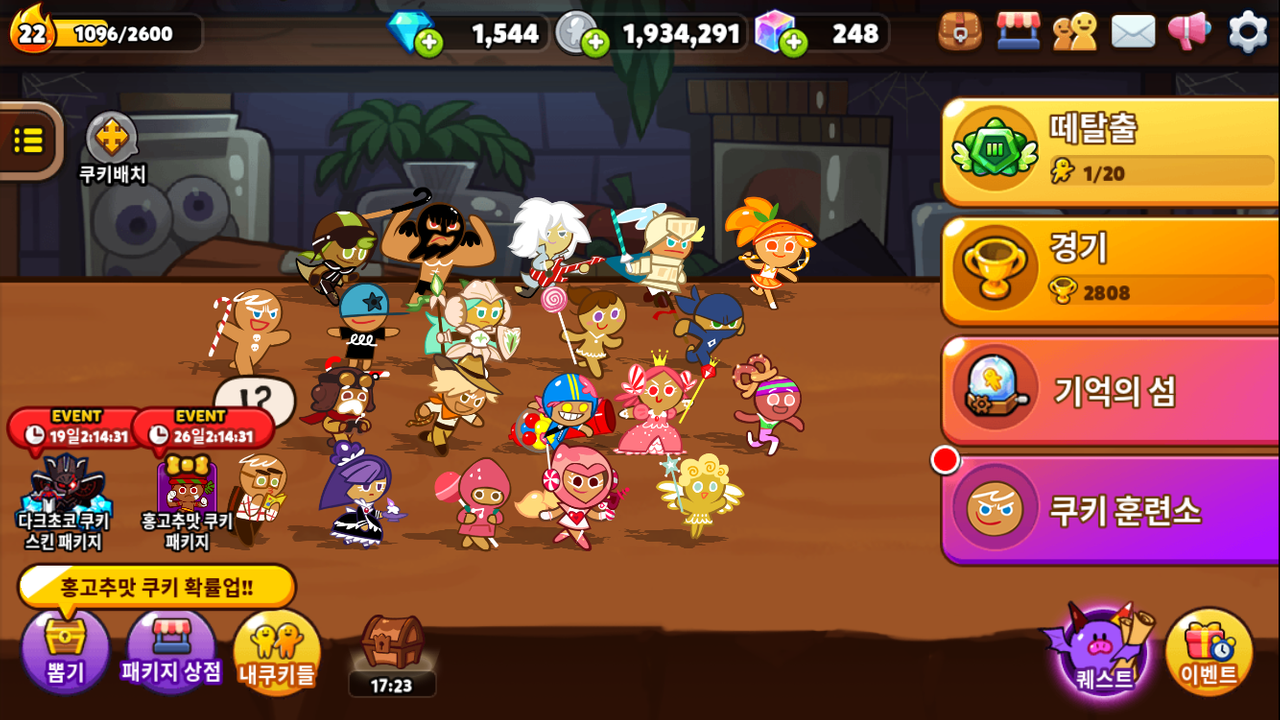Viewport: 1280px width, 720px height.
Task: Go to the 쿠키 훈련소 training camp
Action: point(1110,510)
